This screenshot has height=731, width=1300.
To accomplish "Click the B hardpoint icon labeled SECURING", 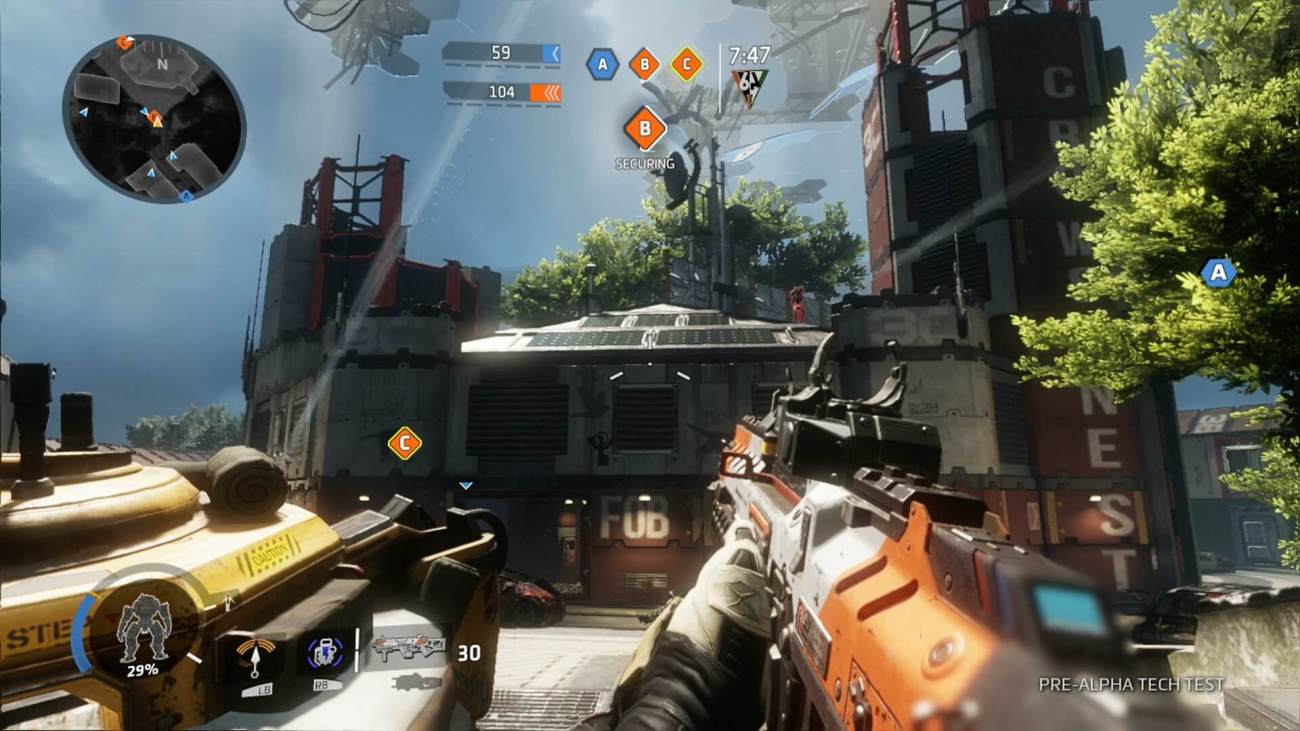I will pyautogui.click(x=645, y=128).
